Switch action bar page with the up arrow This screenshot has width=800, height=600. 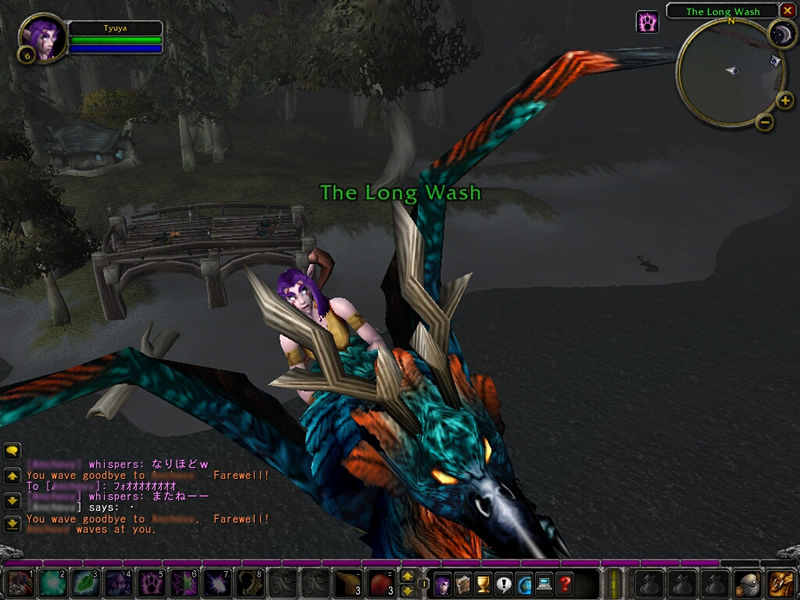(x=408, y=576)
